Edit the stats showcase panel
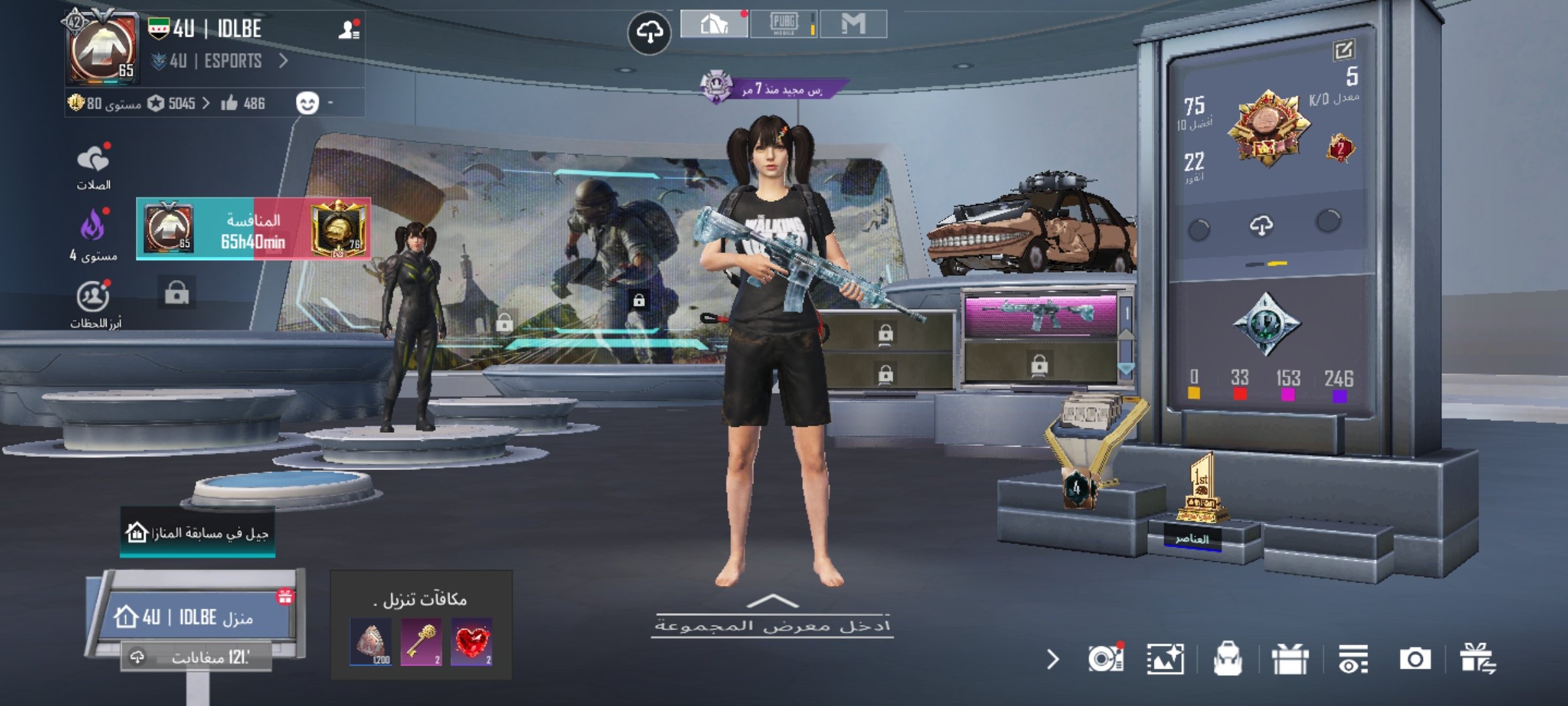 click(x=1343, y=50)
